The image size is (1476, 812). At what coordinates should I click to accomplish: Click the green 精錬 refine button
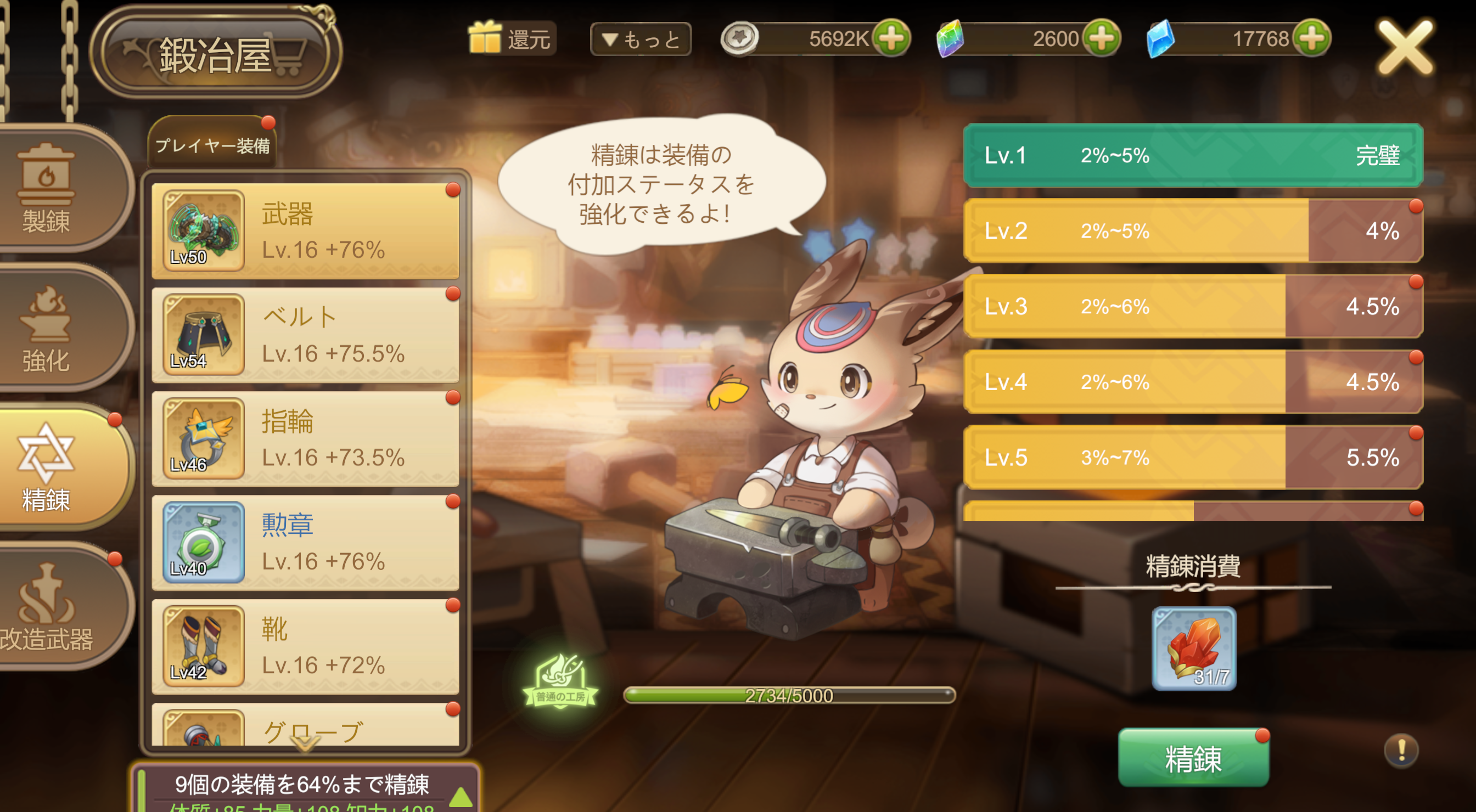[x=1193, y=758]
